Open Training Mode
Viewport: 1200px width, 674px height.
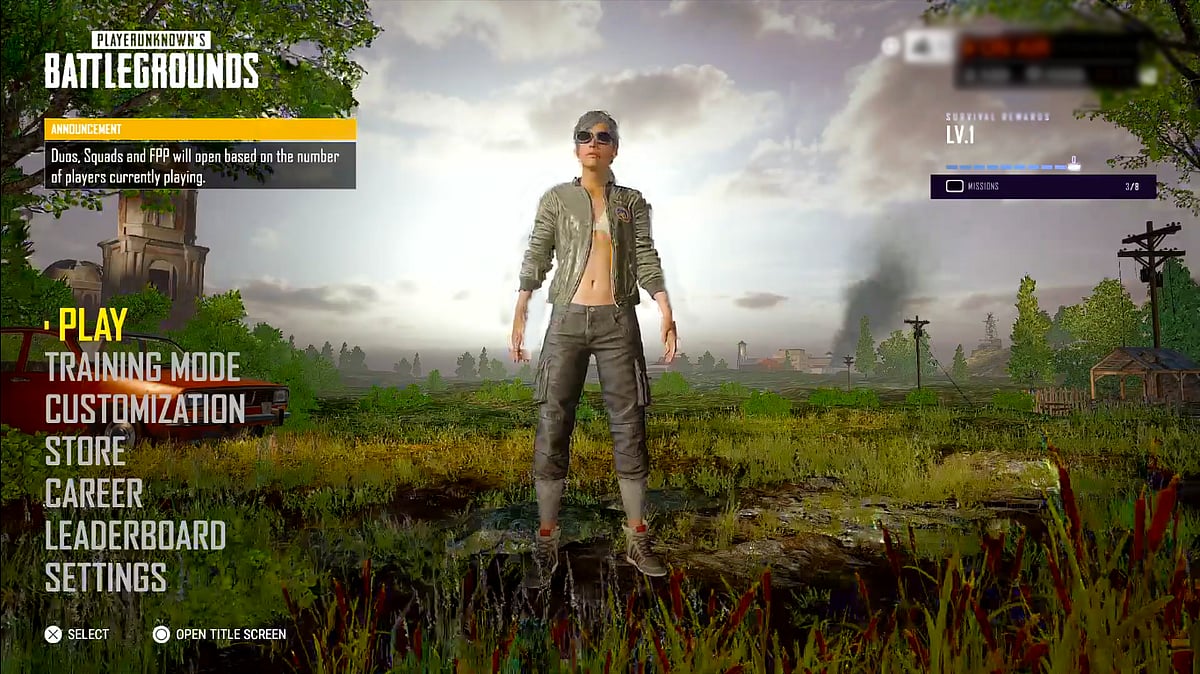tap(143, 367)
